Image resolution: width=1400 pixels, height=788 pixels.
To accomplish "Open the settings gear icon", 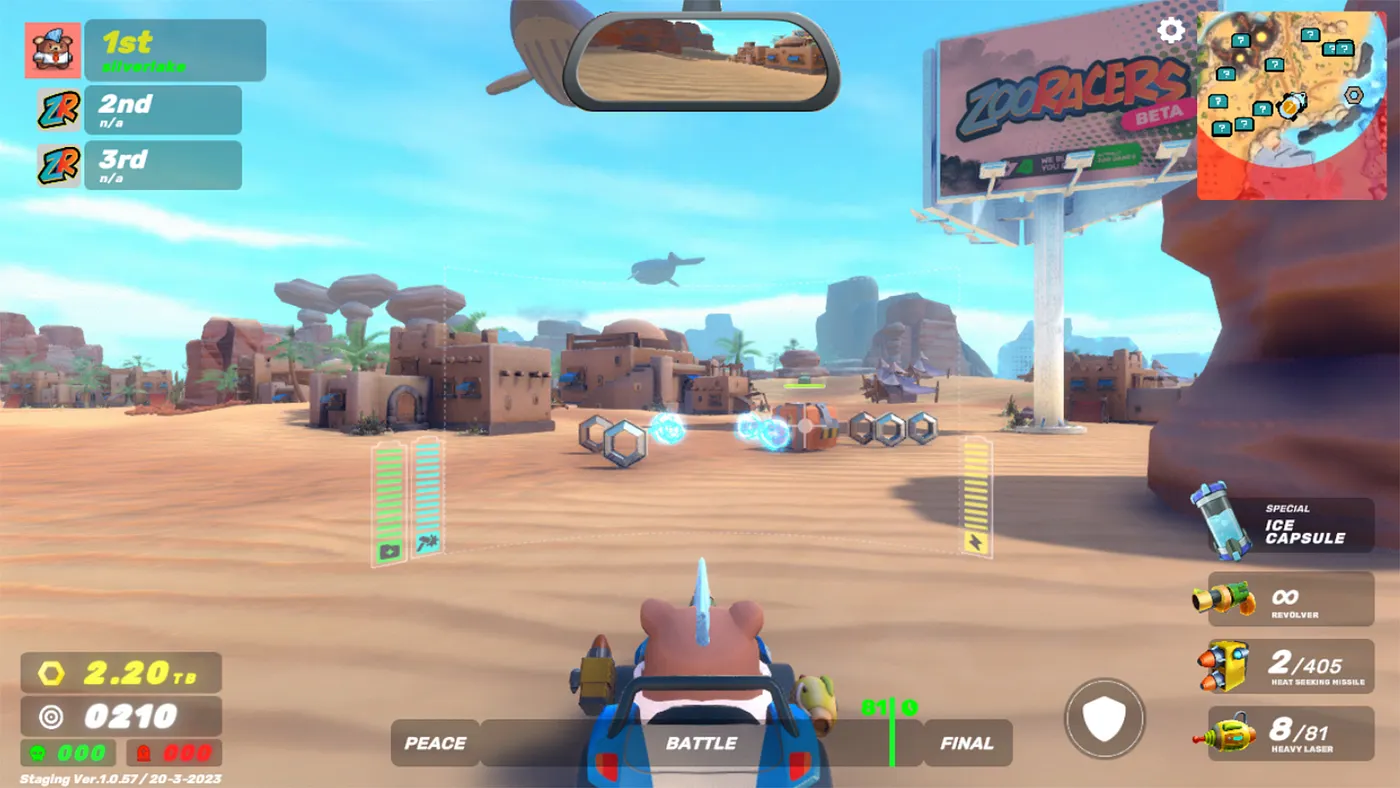I will point(1170,30).
